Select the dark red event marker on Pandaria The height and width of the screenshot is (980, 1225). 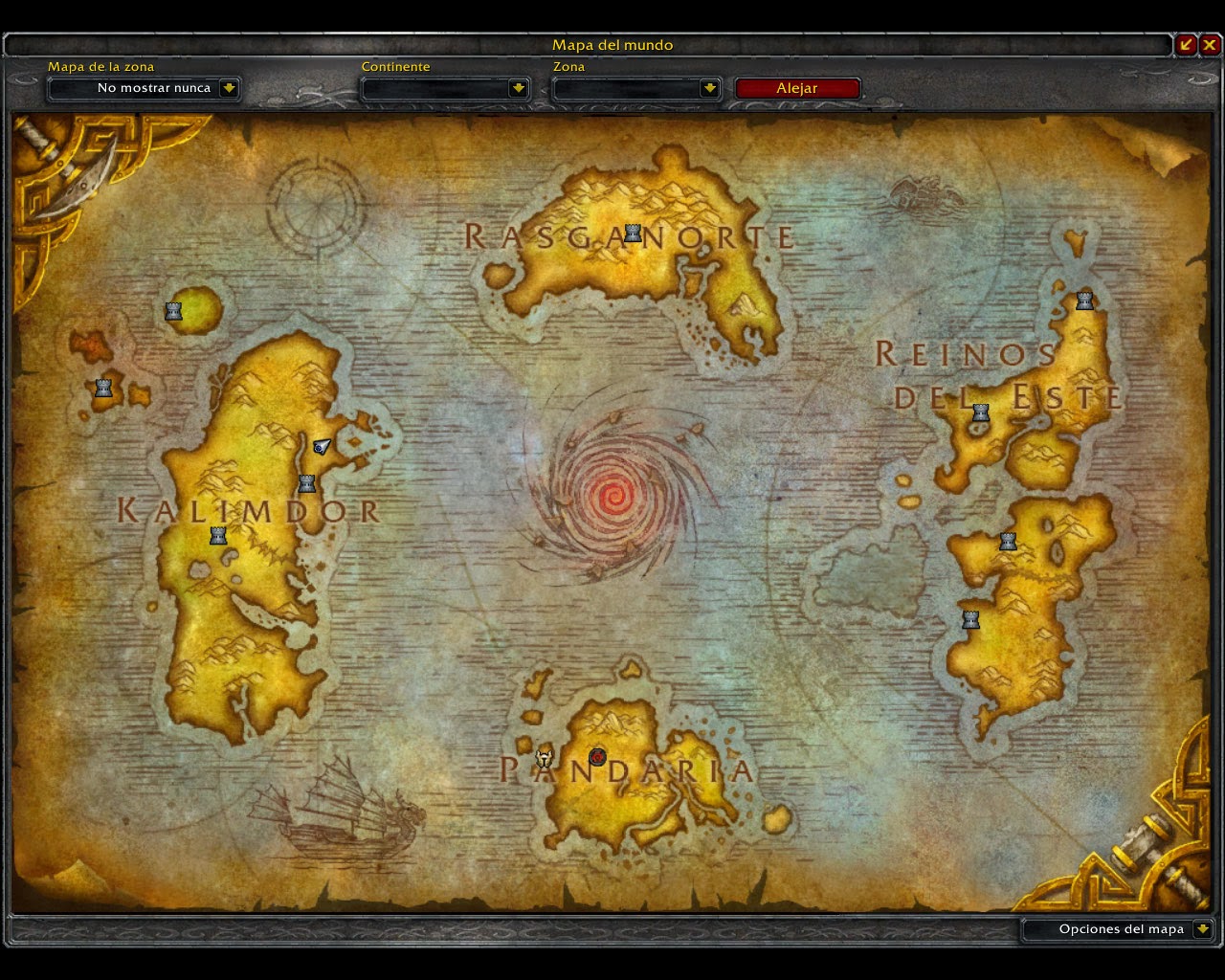point(598,755)
